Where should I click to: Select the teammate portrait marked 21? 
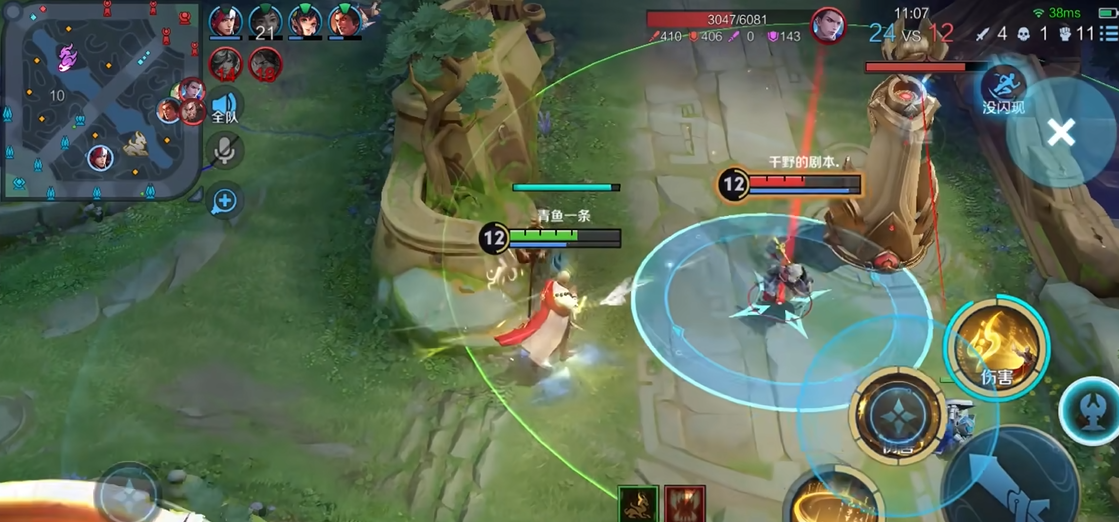click(265, 22)
